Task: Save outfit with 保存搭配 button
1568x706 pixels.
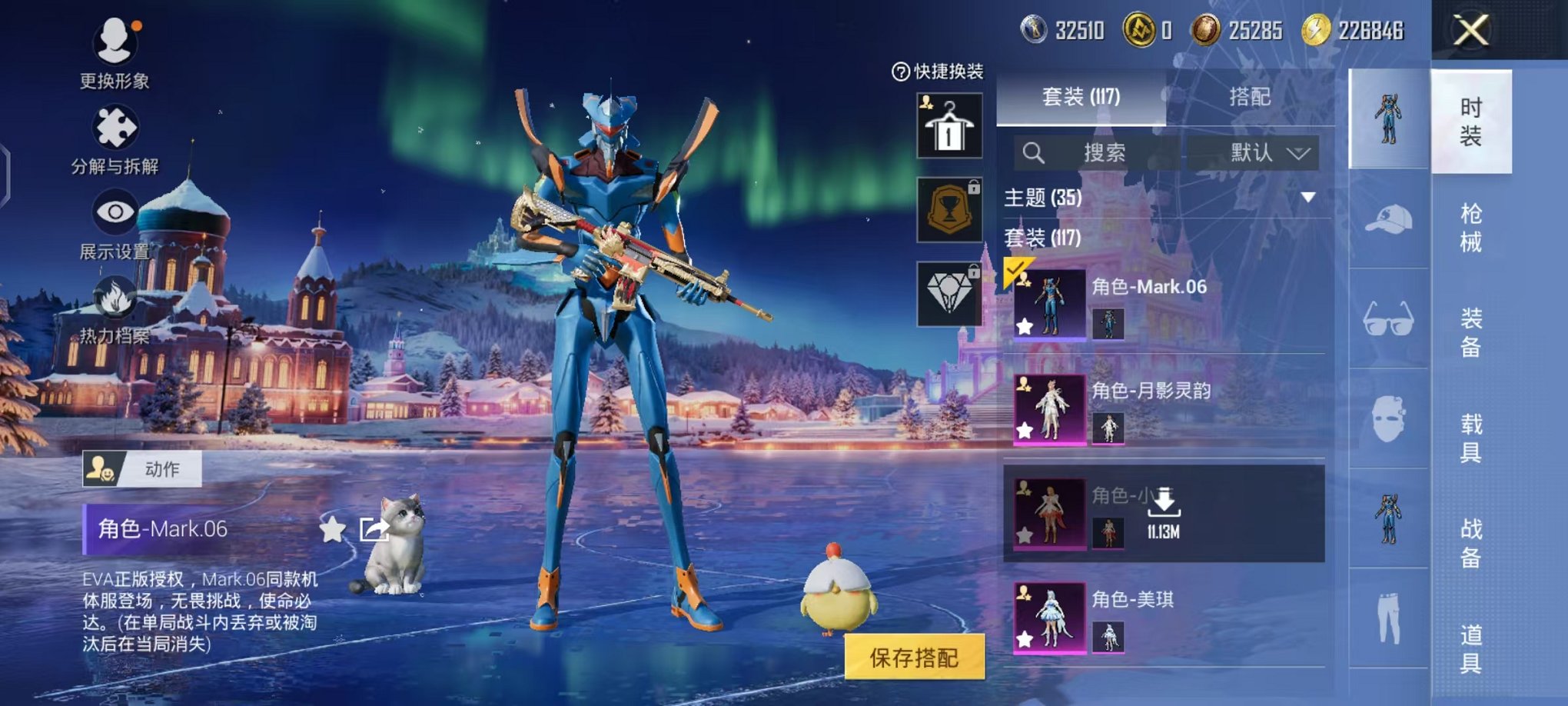Action: coord(914,658)
